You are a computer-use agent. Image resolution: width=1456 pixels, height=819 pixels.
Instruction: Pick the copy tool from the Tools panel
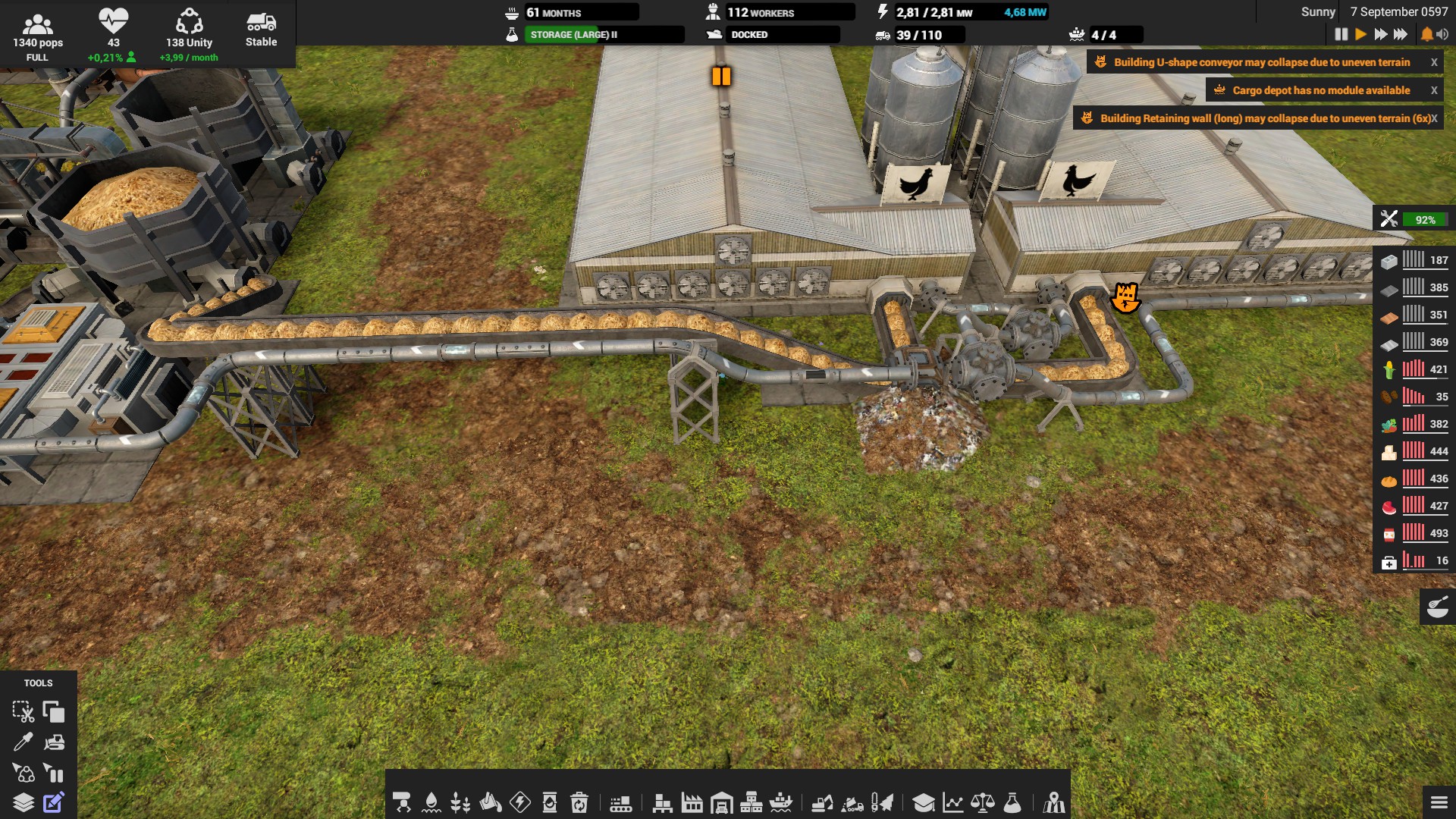(53, 713)
